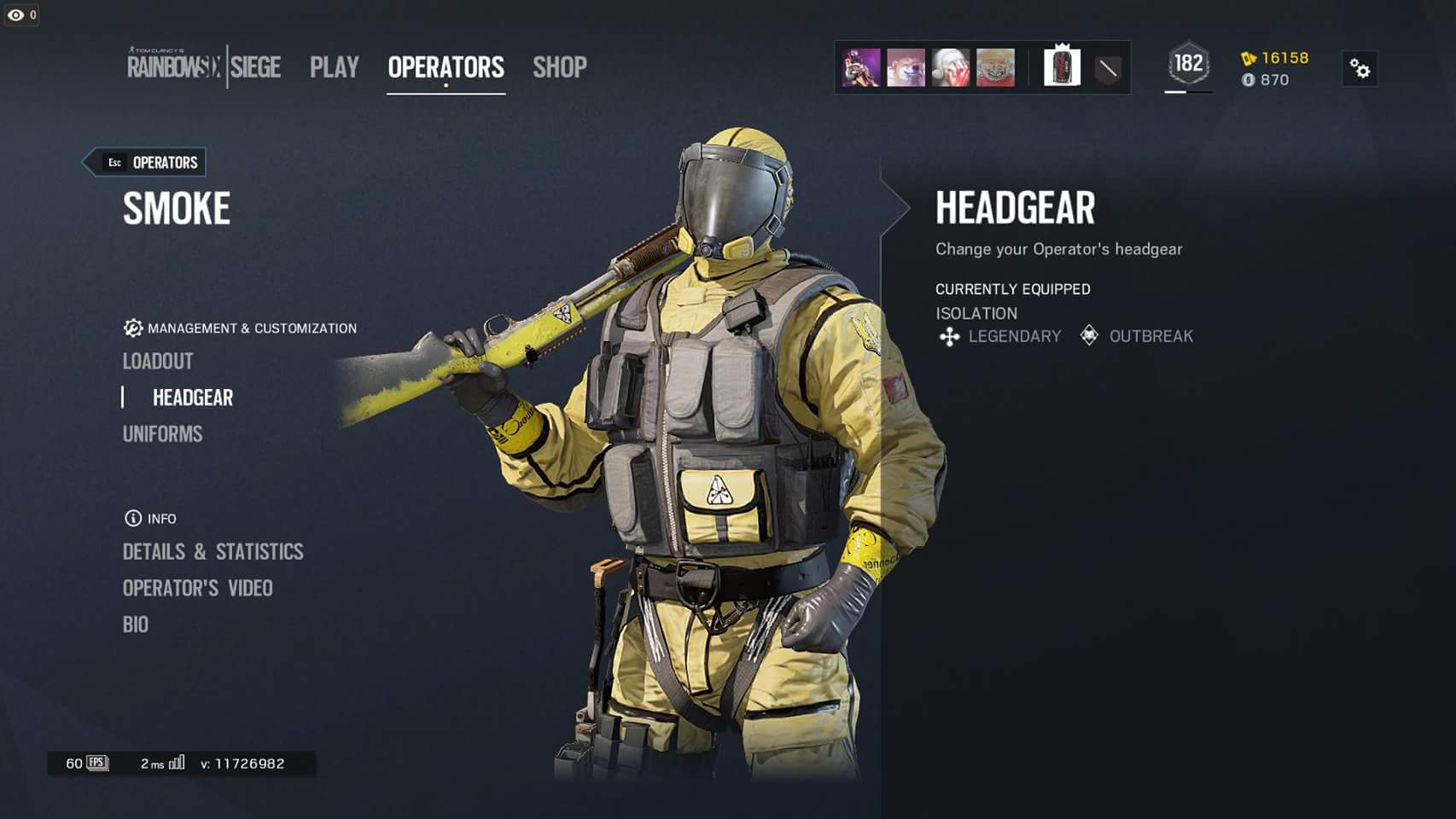The height and width of the screenshot is (819, 1456).
Task: Toggle the equipped Isolation headgear
Action: click(976, 313)
